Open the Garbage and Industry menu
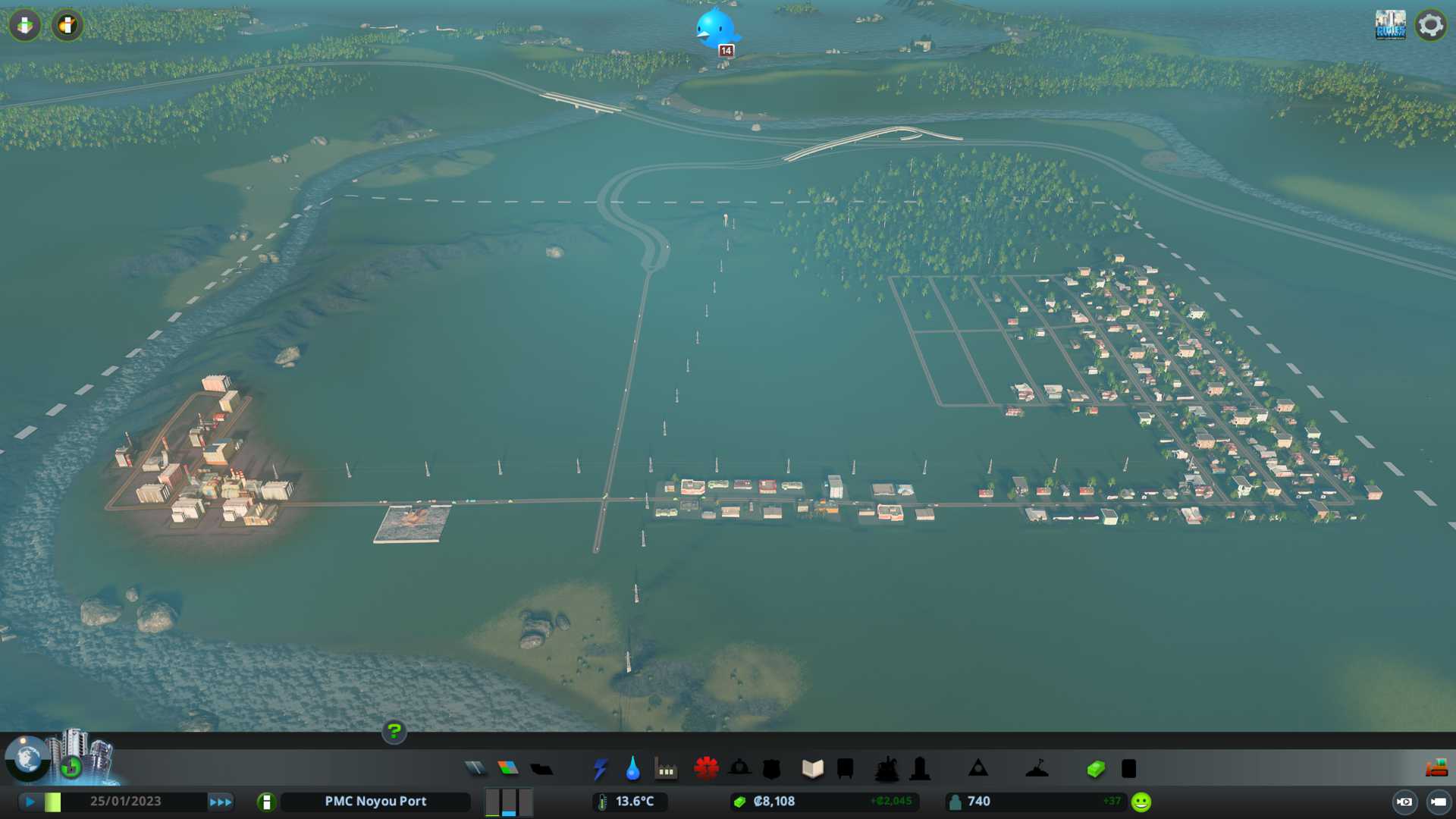 tap(666, 769)
